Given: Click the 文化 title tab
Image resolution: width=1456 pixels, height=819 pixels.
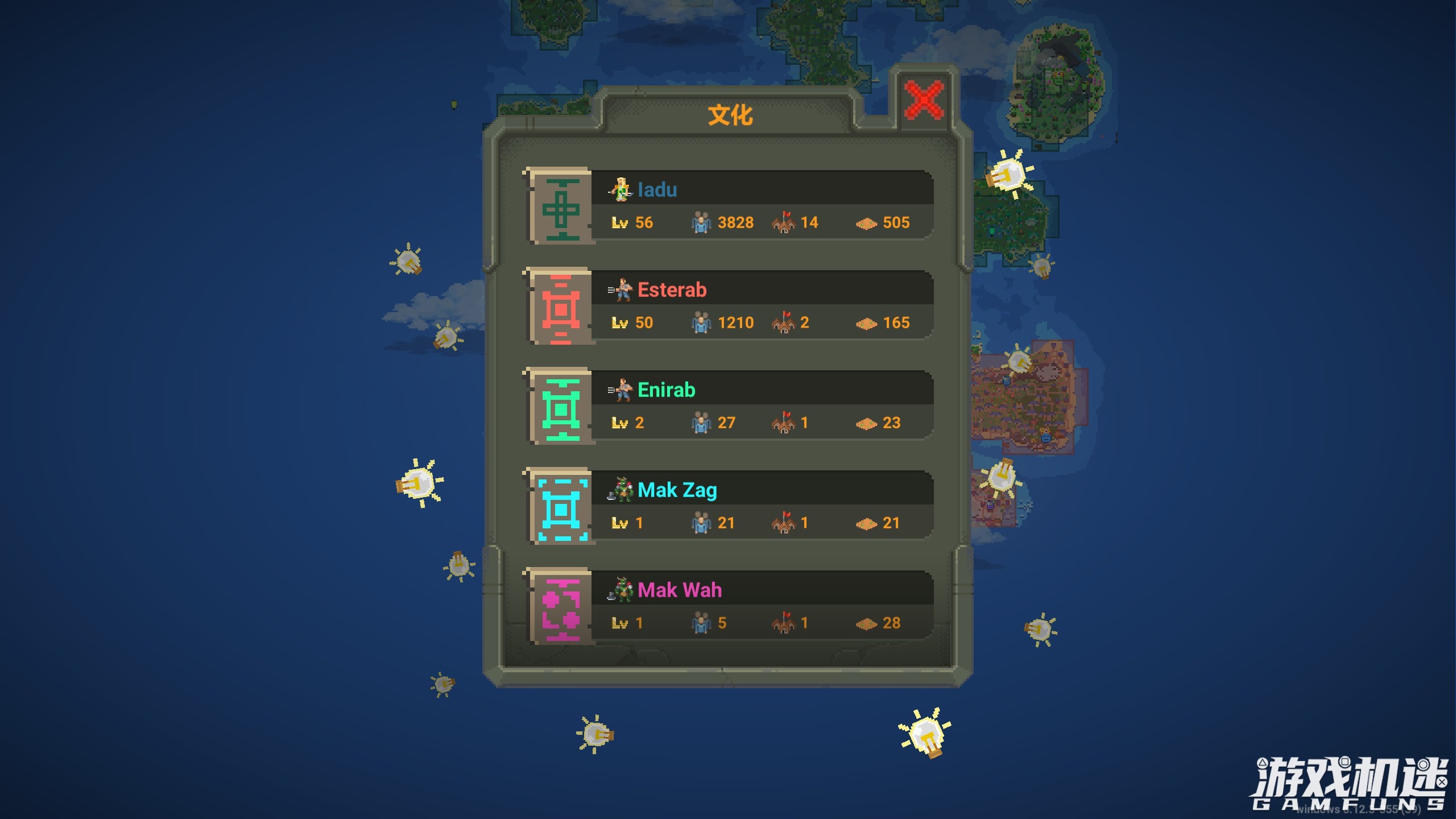Looking at the screenshot, I should 730,114.
